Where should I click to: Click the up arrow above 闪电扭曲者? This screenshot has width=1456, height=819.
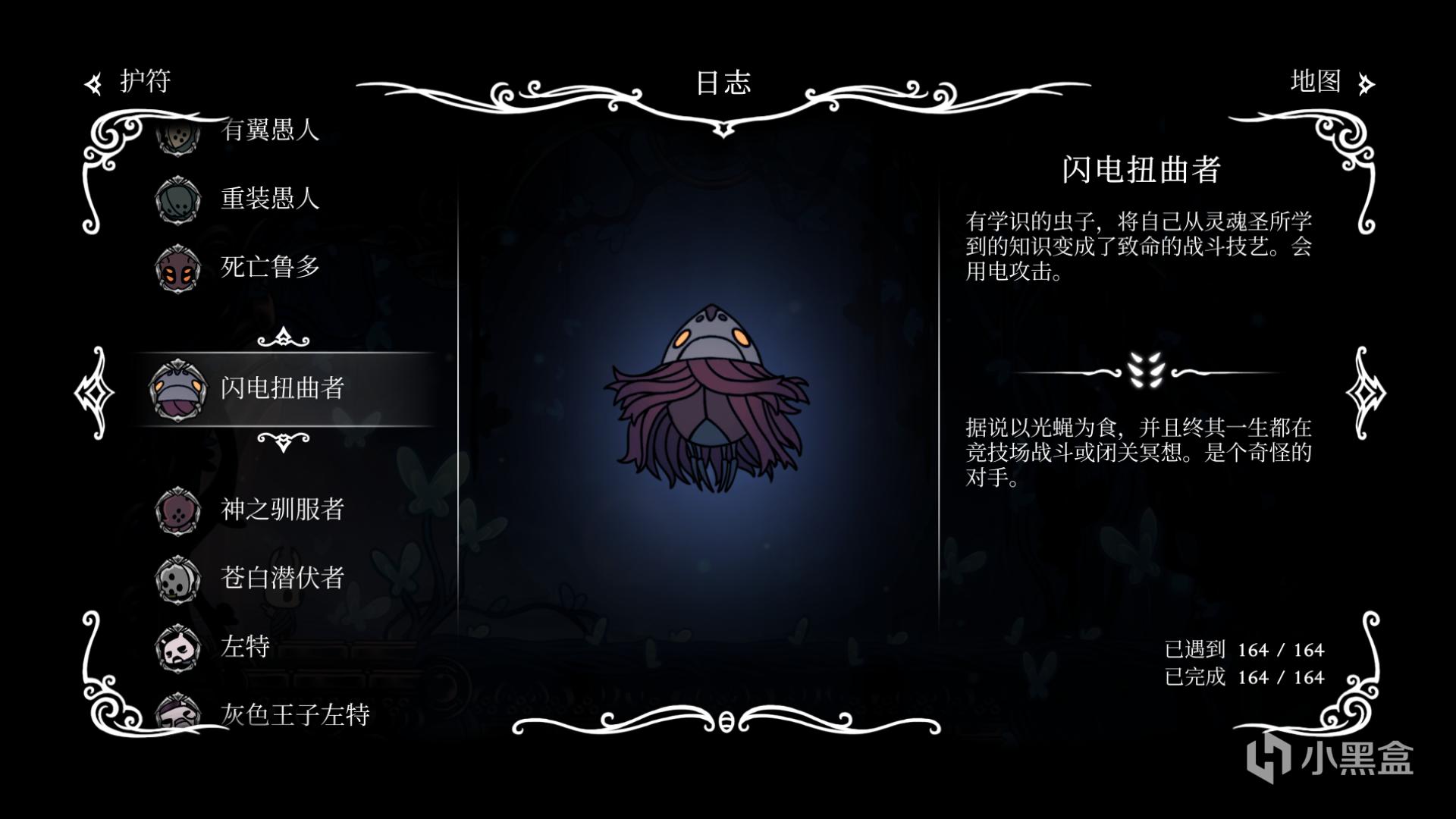[x=283, y=337]
